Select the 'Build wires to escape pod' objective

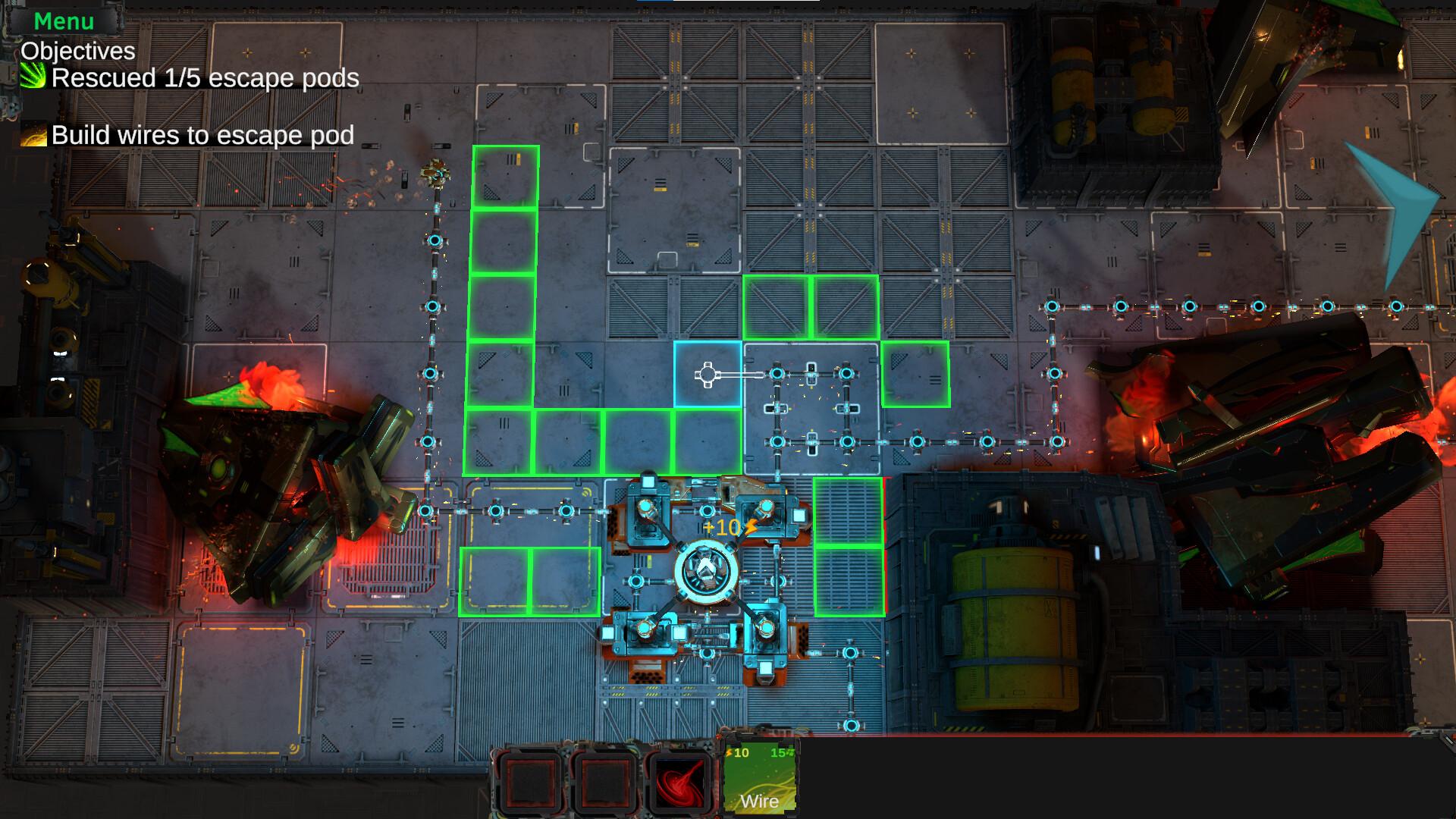tap(202, 136)
